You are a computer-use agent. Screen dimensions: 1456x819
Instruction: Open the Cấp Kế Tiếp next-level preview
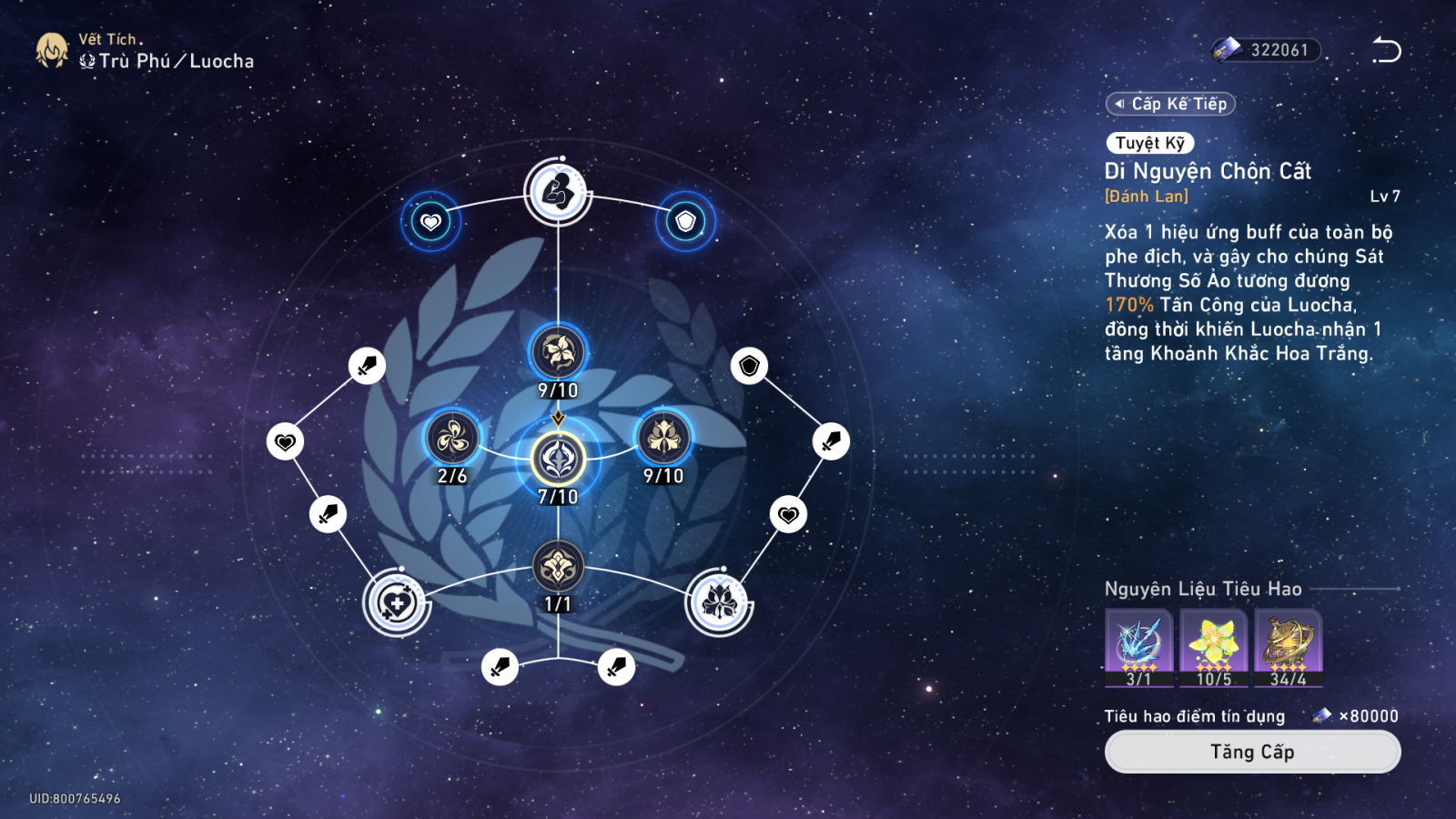(x=1171, y=104)
